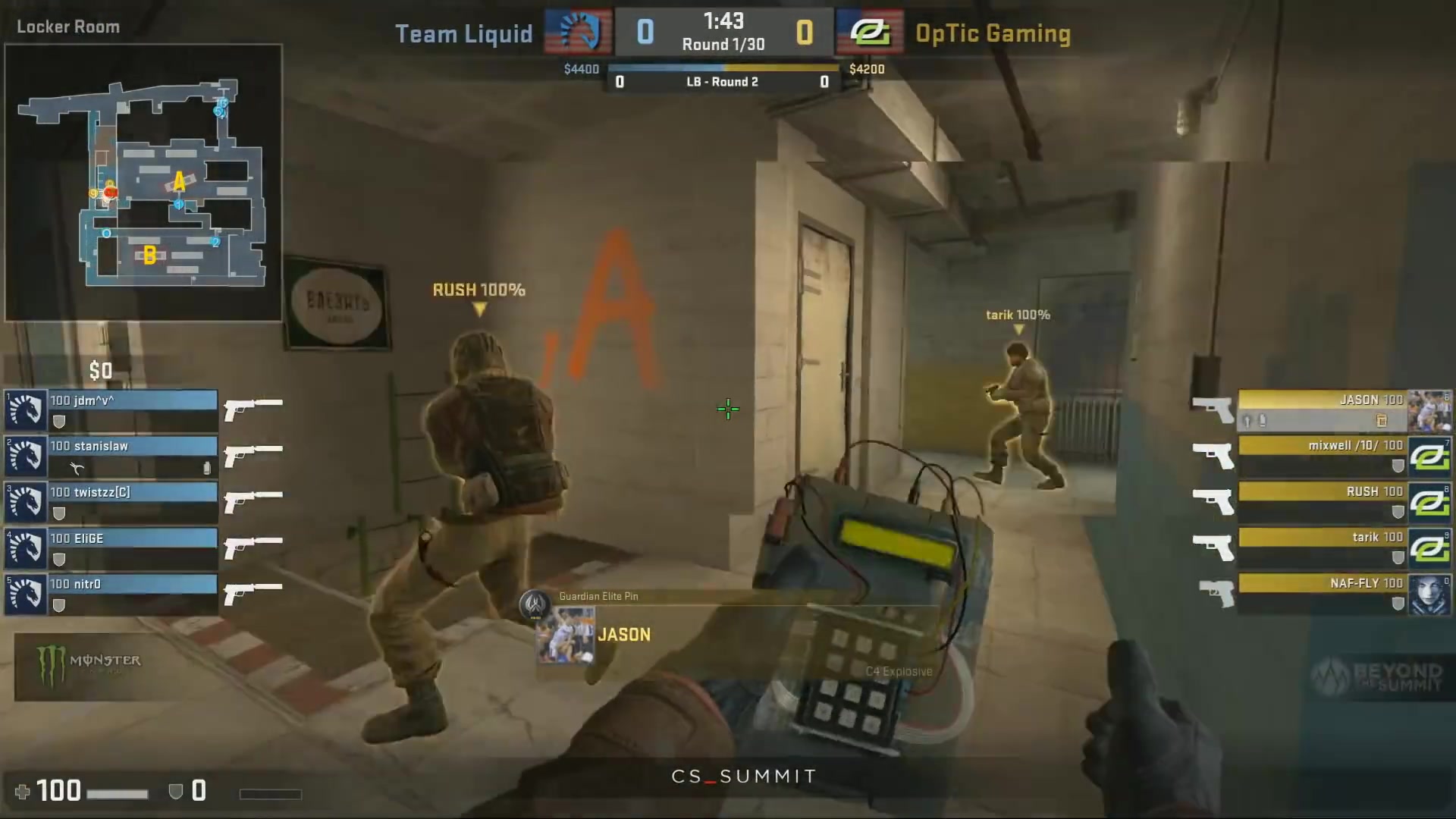This screenshot has width=1456, height=819.
Task: Select the OpTic Gaming green logo
Action: (869, 33)
